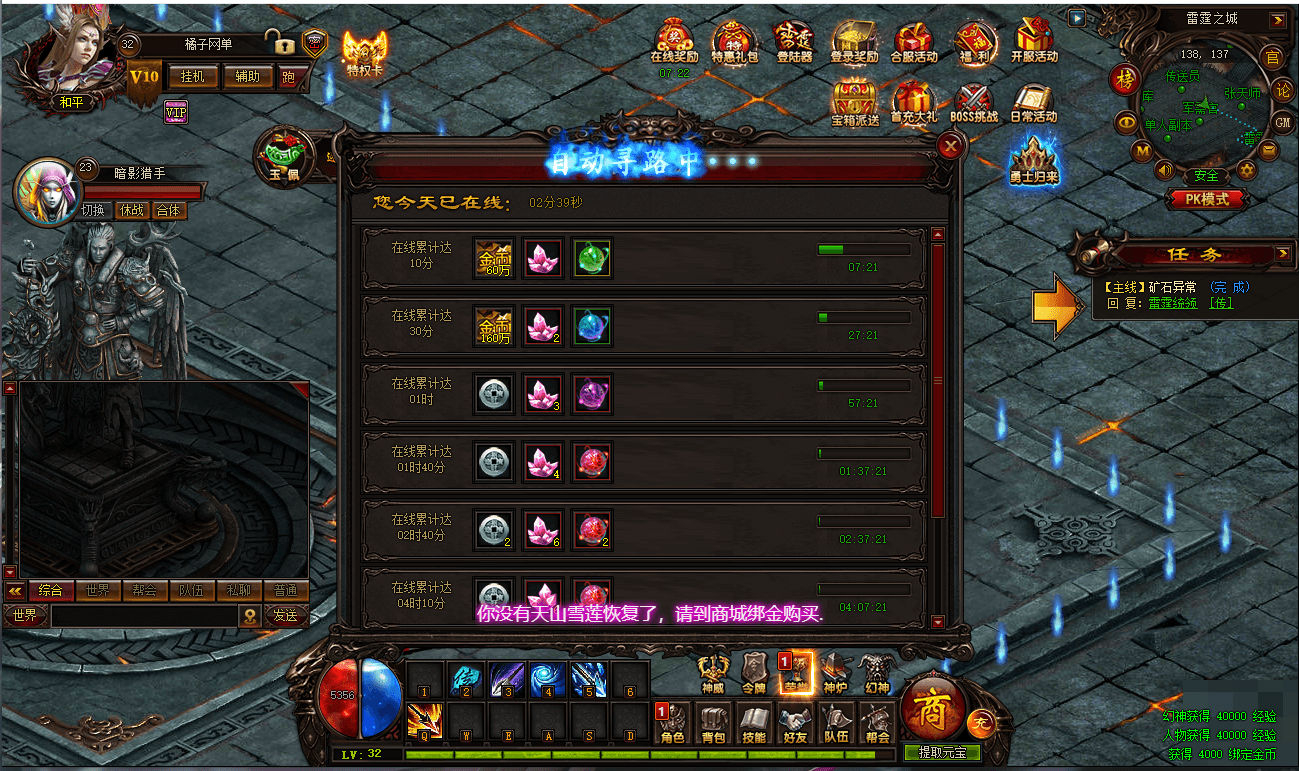Open the 特惠礼包 special gift pack
1299x771 pixels.
(x=735, y=43)
